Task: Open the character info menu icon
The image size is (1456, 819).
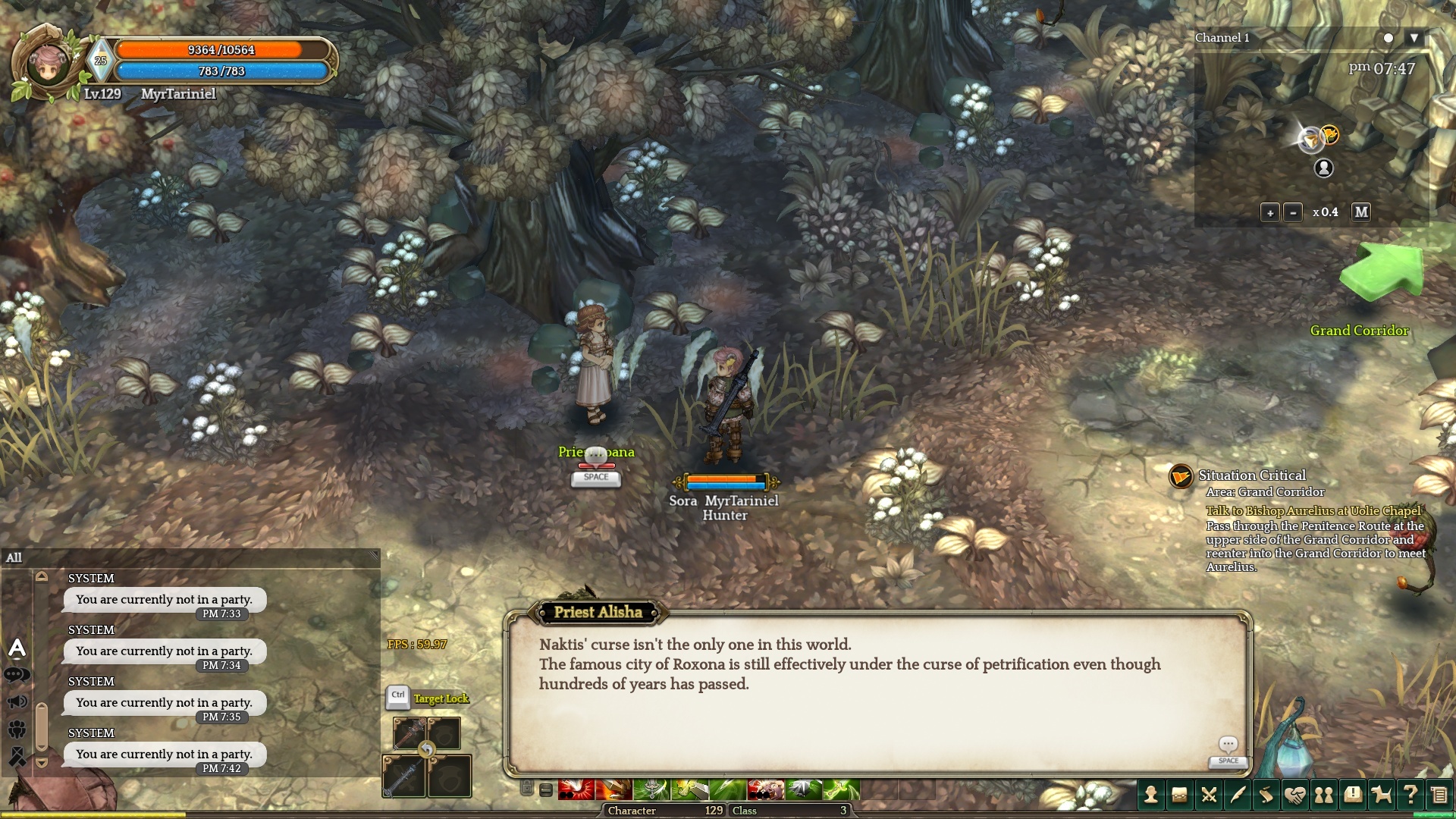Action: [1150, 795]
